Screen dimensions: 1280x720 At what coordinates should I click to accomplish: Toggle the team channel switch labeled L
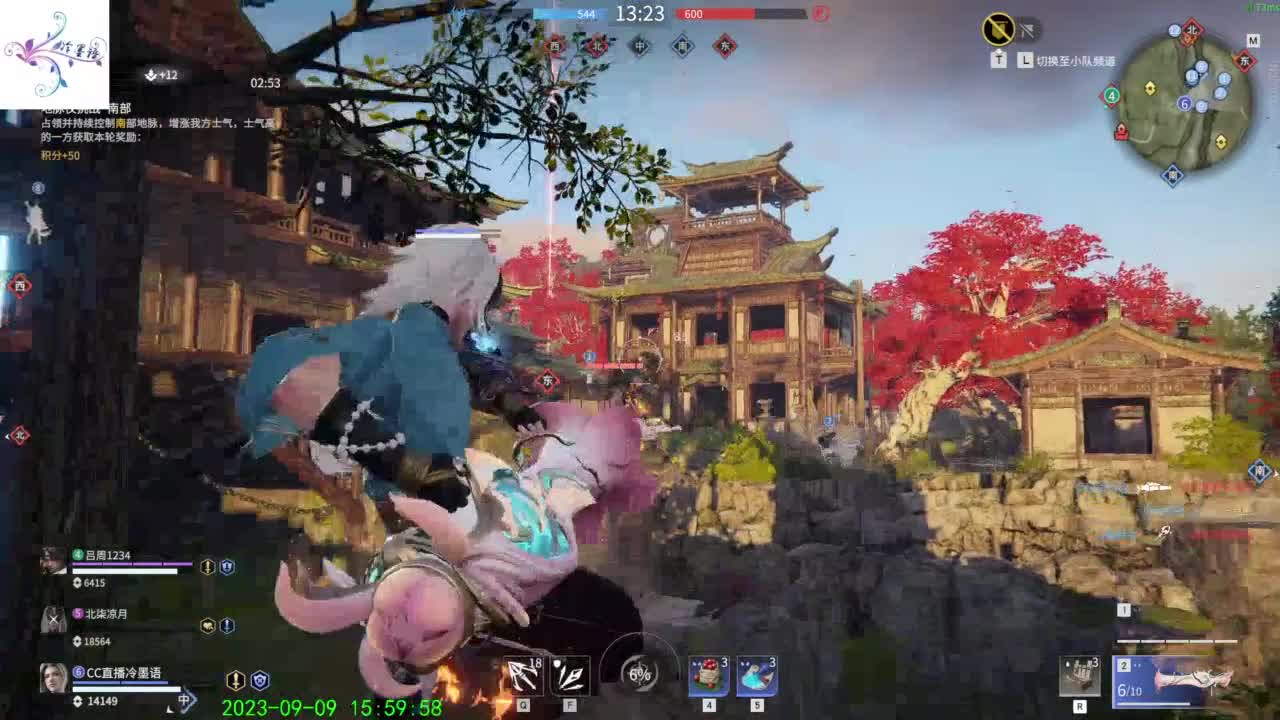[x=1024, y=59]
